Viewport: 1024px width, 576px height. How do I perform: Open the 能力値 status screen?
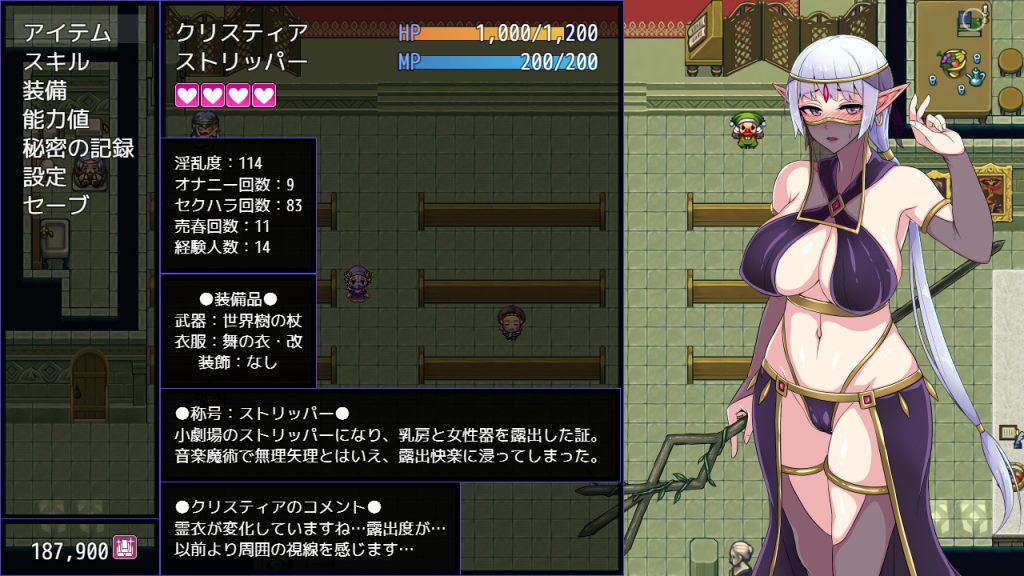tap(56, 119)
